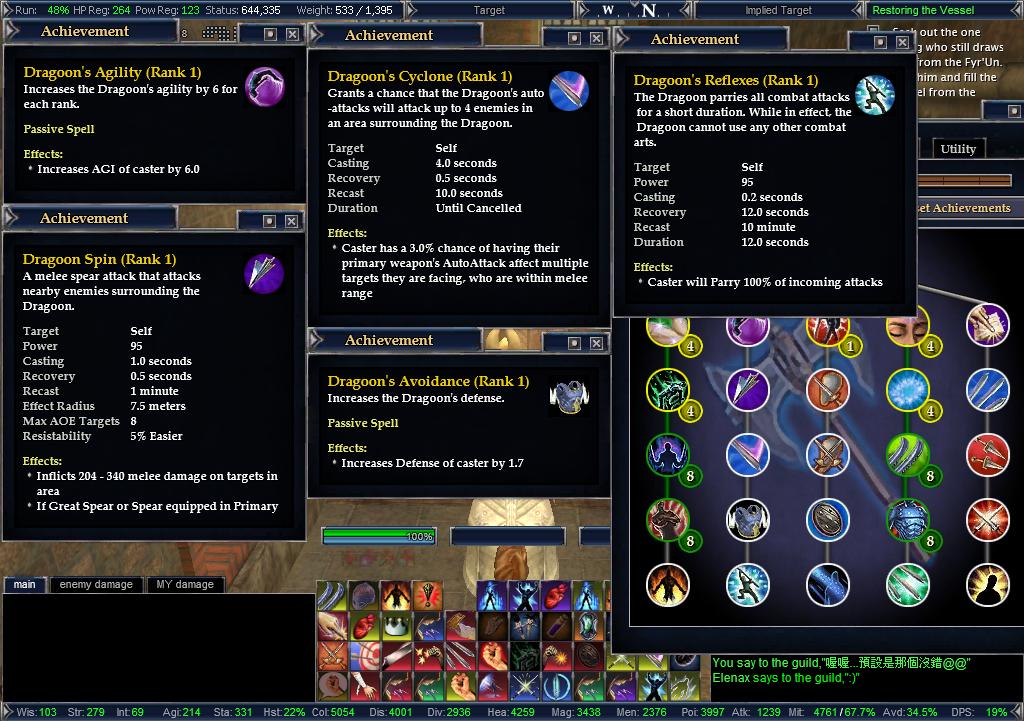Switch to the Utility tab
This screenshot has width=1024, height=721.
pyautogui.click(x=958, y=149)
